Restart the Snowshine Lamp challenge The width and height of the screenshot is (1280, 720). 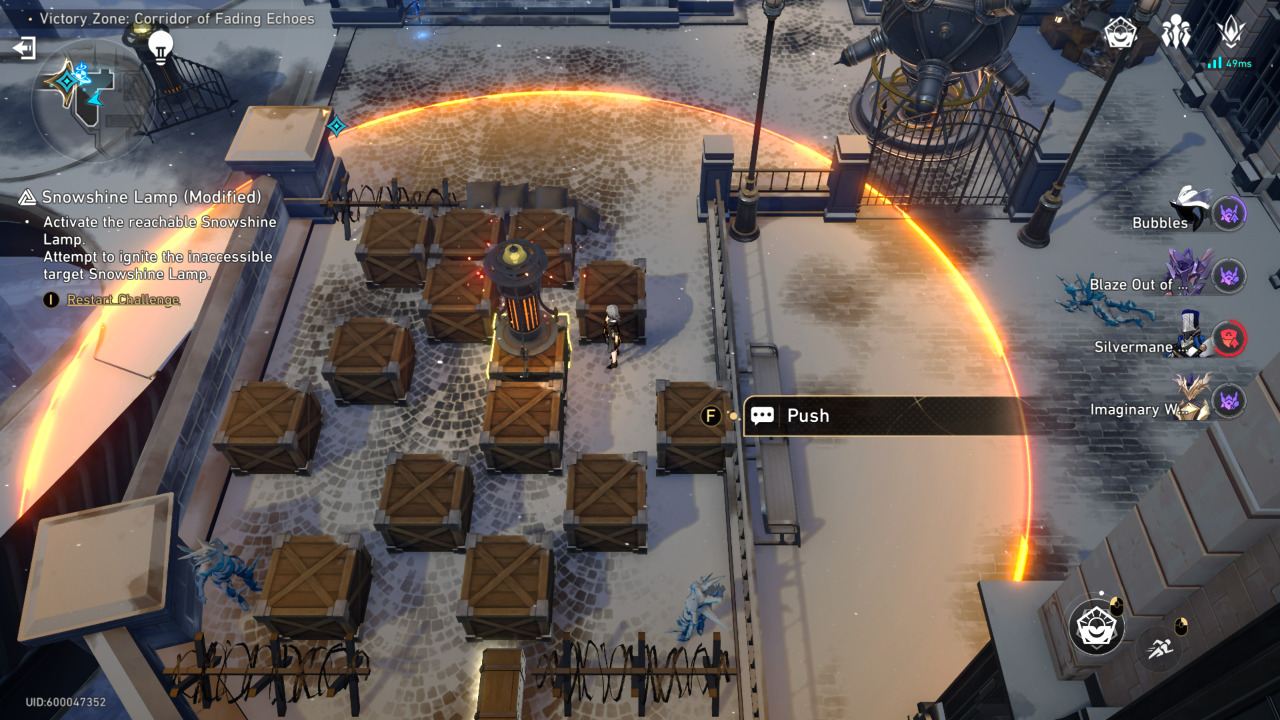(122, 300)
